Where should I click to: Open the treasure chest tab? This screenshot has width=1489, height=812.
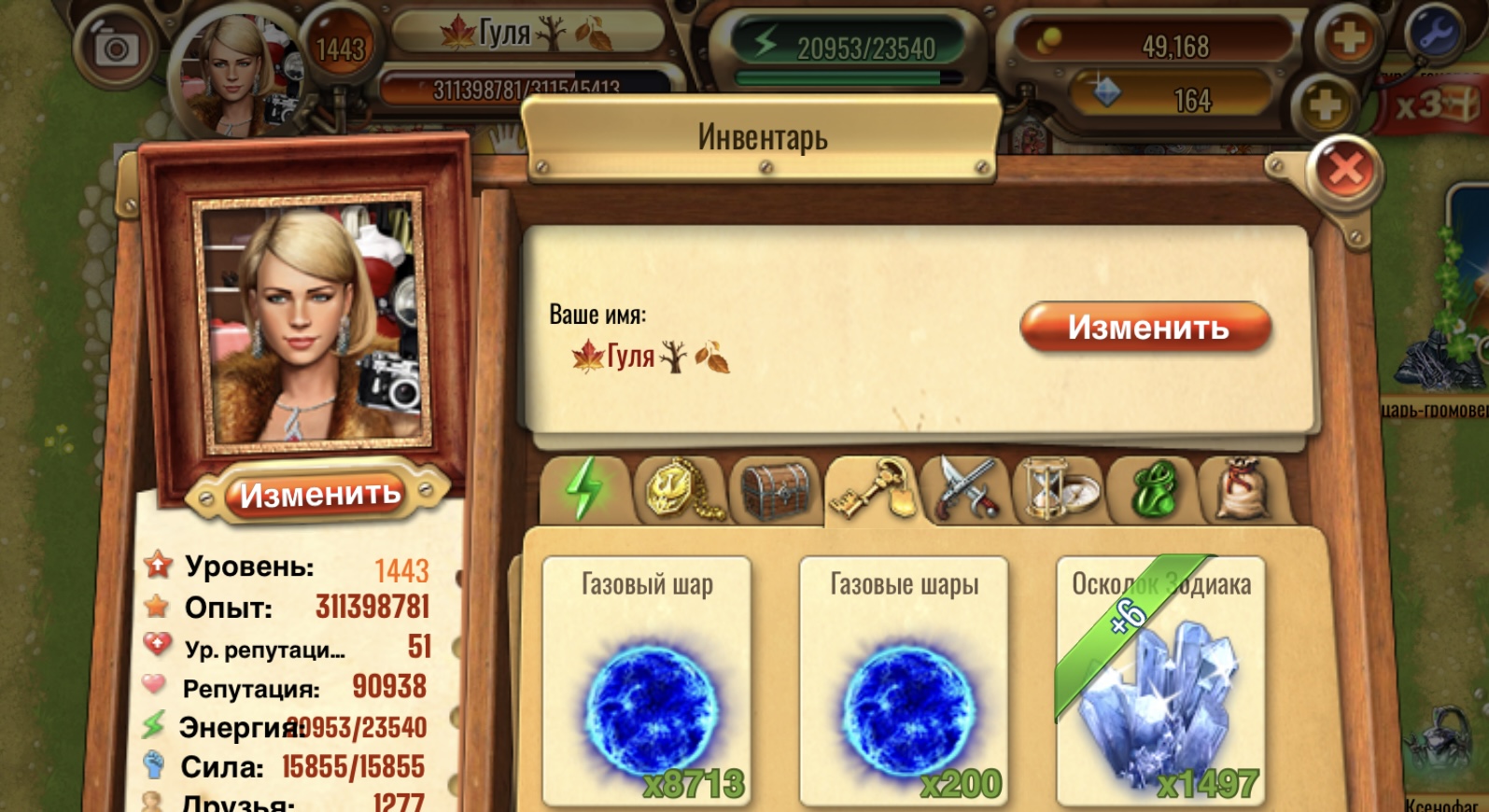775,489
